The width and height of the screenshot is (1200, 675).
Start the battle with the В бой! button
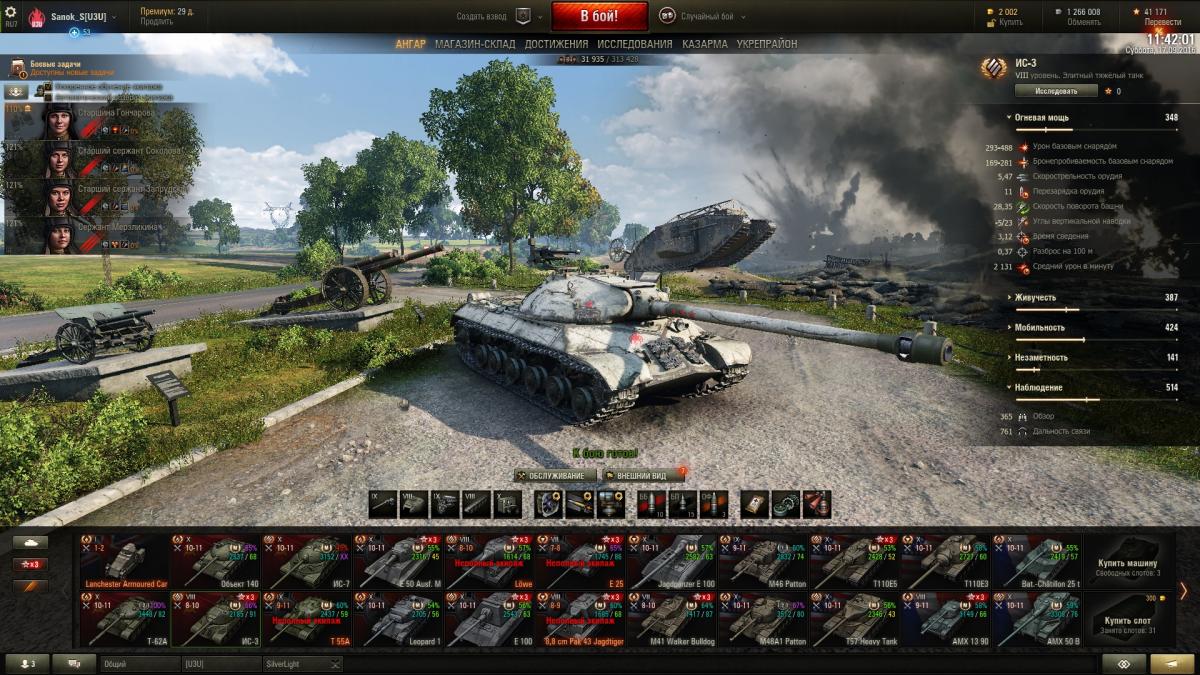(x=599, y=16)
